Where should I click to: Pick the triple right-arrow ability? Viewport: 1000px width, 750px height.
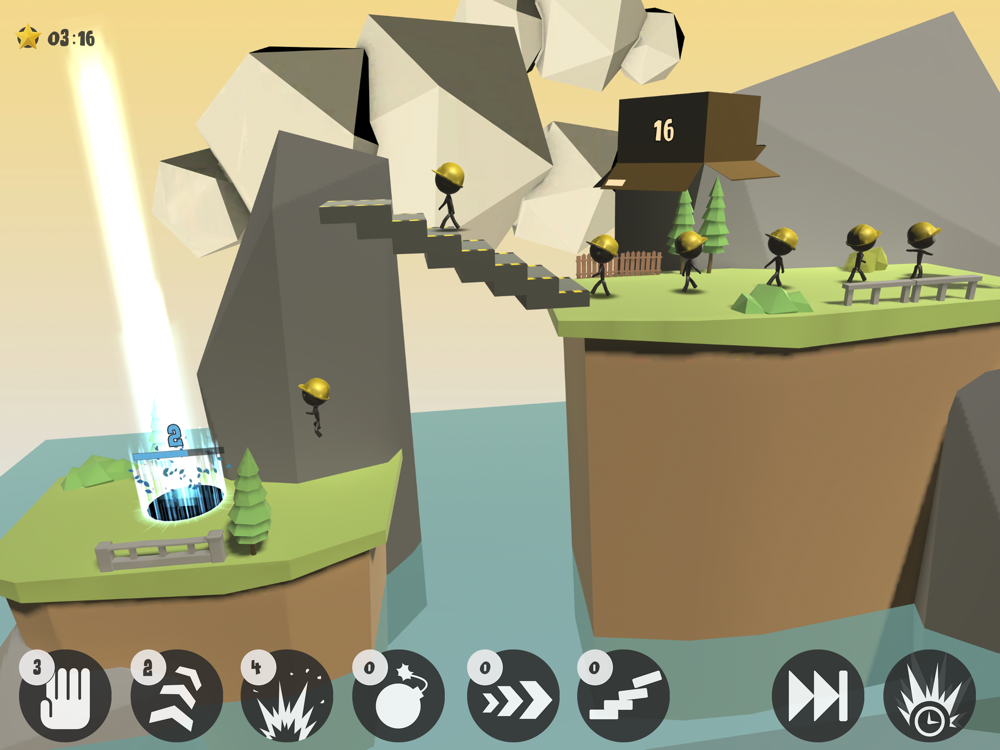(513, 695)
